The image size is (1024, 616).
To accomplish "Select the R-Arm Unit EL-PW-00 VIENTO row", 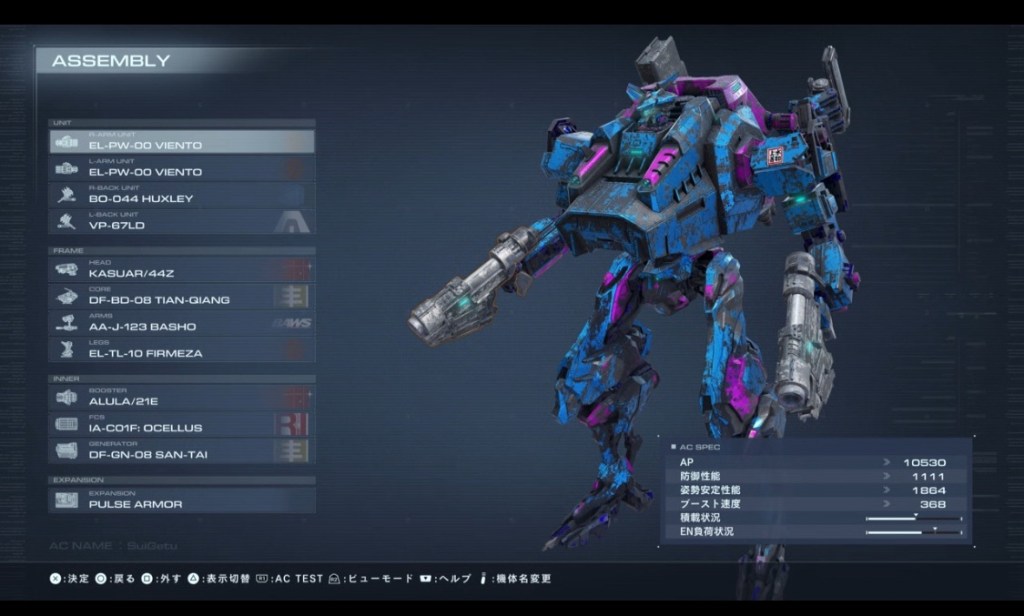I will click(x=181, y=142).
